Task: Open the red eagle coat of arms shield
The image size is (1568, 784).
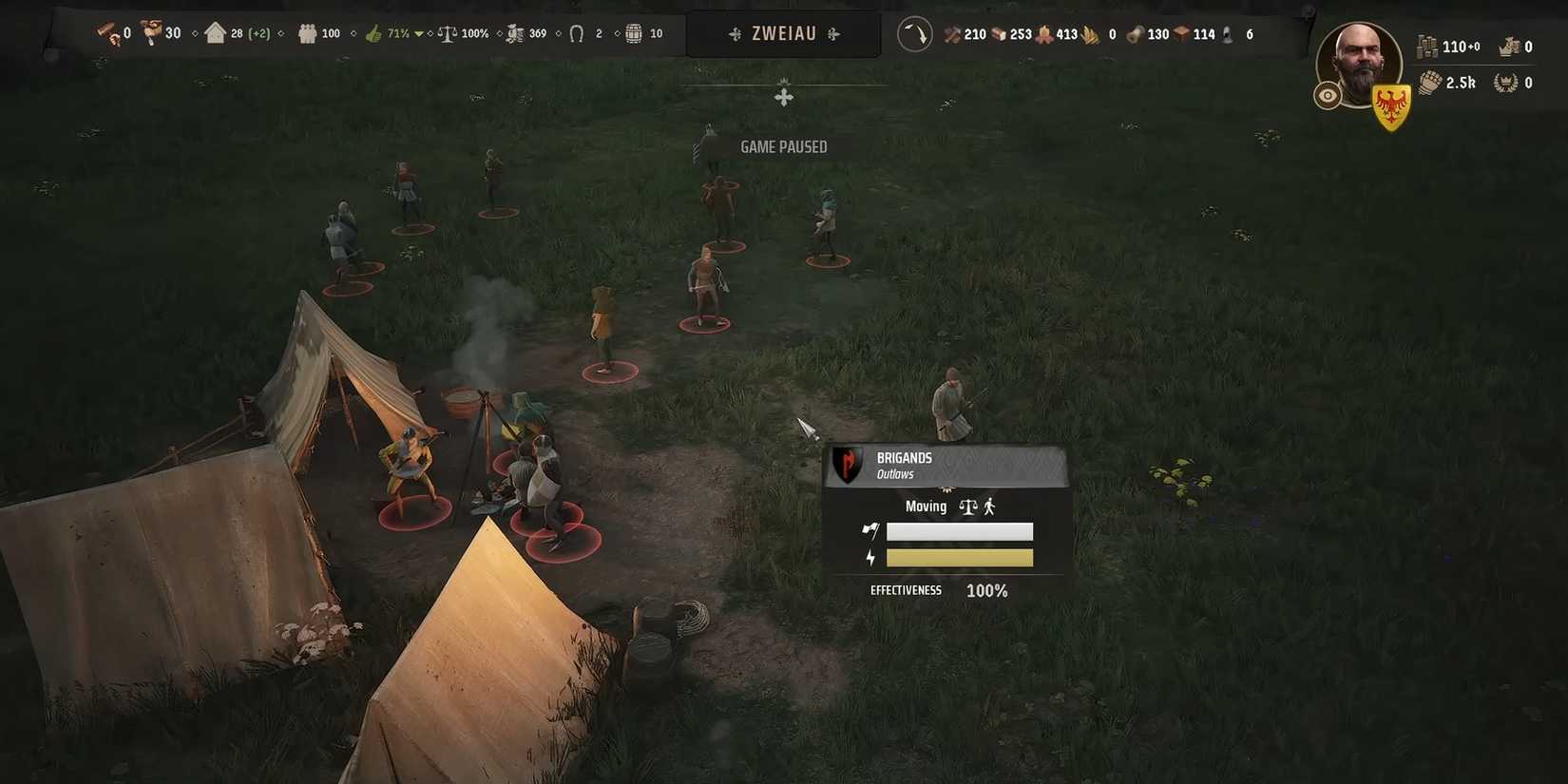Action: pos(1391,103)
